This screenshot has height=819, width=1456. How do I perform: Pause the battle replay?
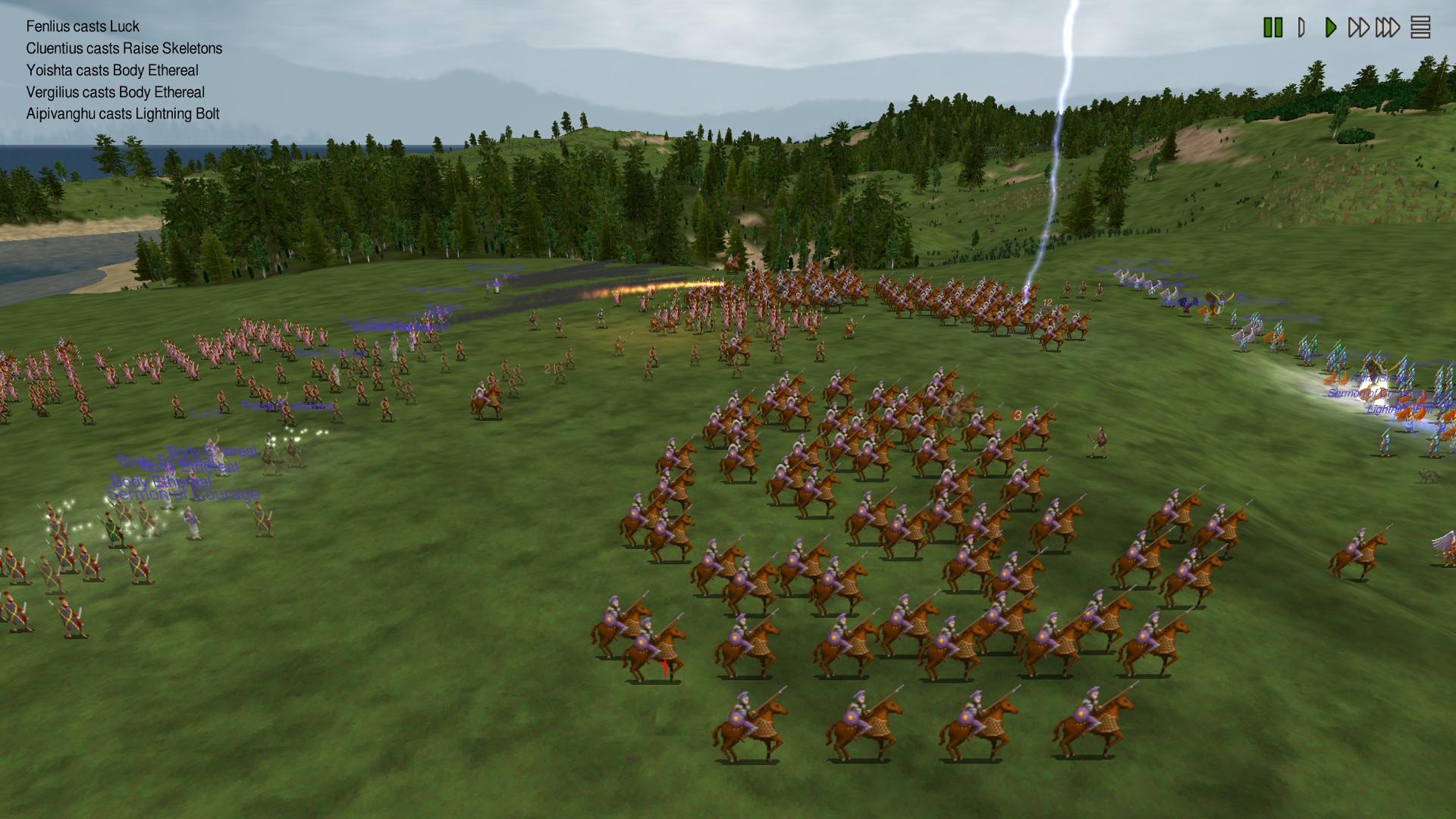coord(1272,27)
